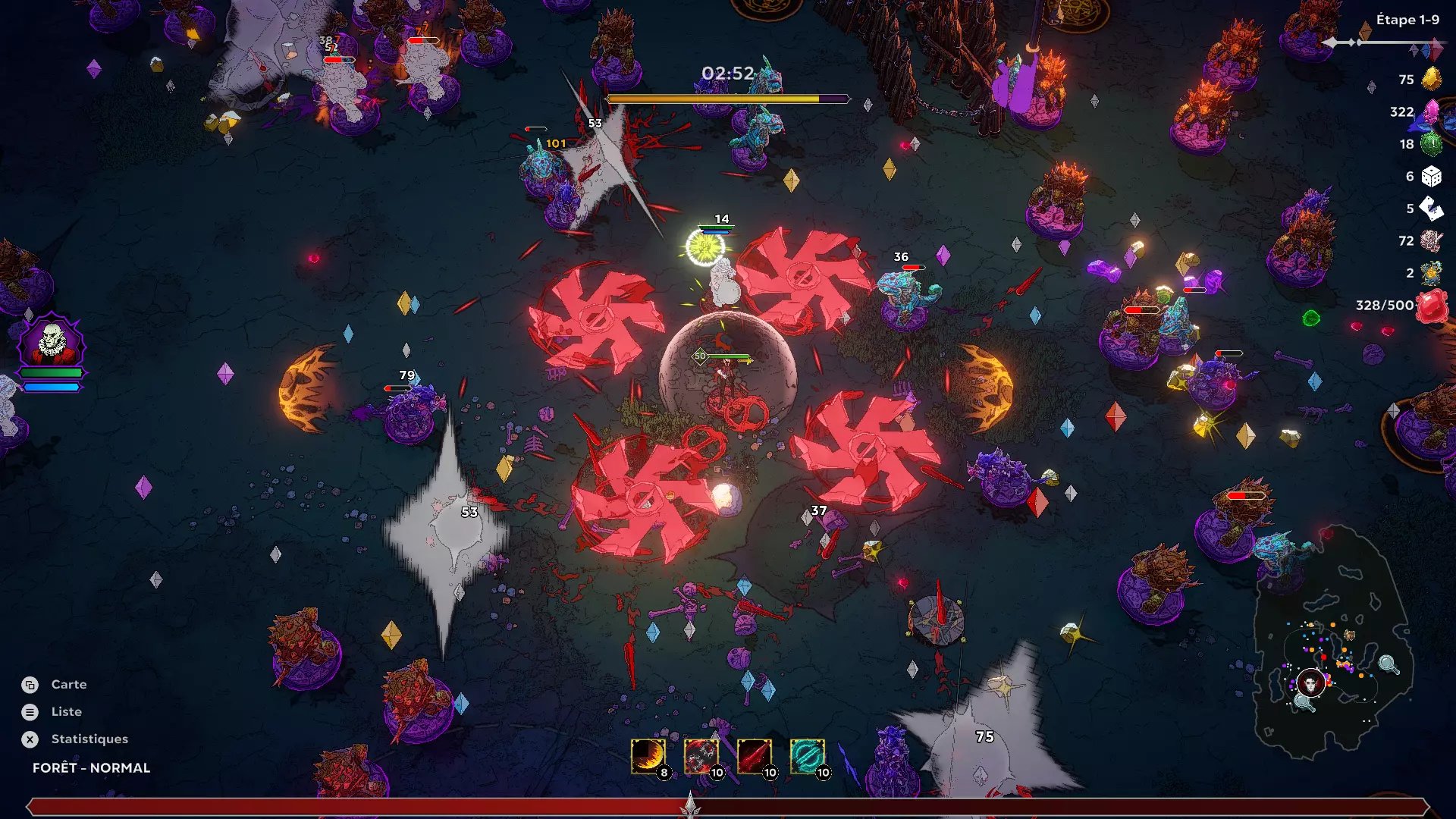Click the bearded ally portrait
Image resolution: width=1456 pixels, height=819 pixels.
pos(52,343)
